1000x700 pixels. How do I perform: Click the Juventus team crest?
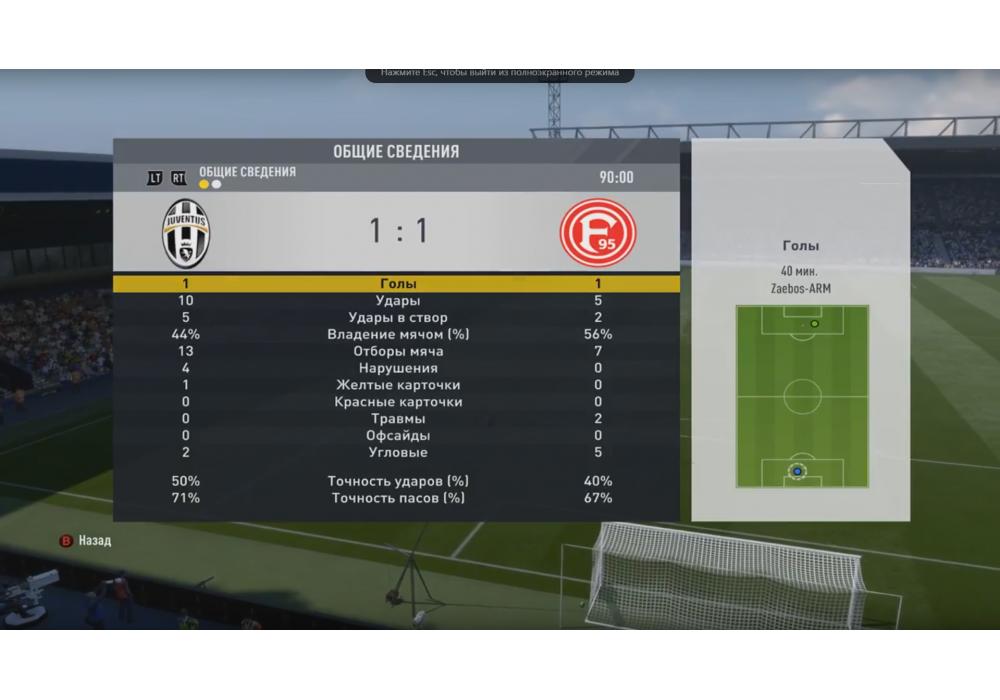tap(186, 233)
